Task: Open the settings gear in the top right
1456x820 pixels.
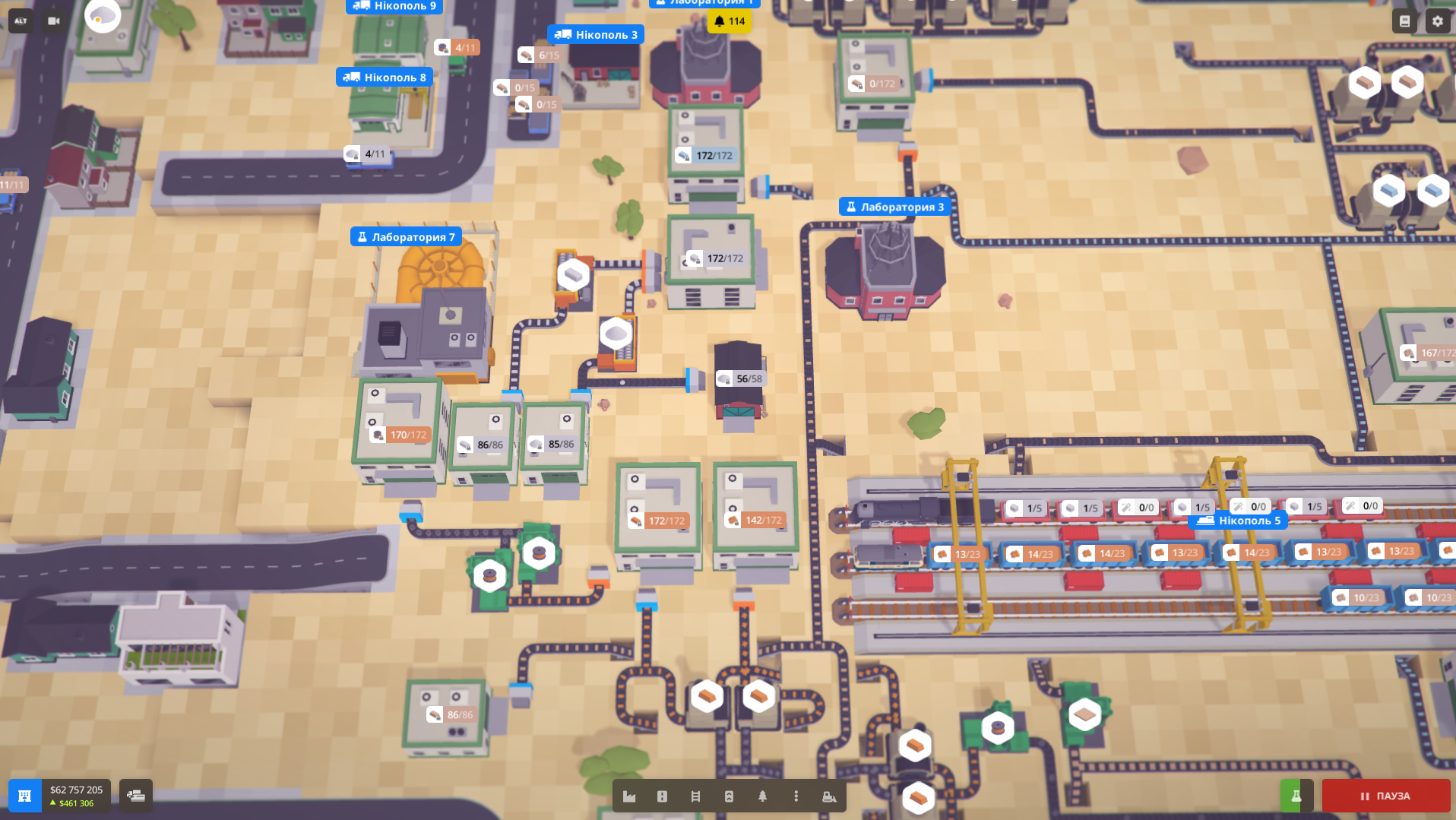Action: point(1437,21)
